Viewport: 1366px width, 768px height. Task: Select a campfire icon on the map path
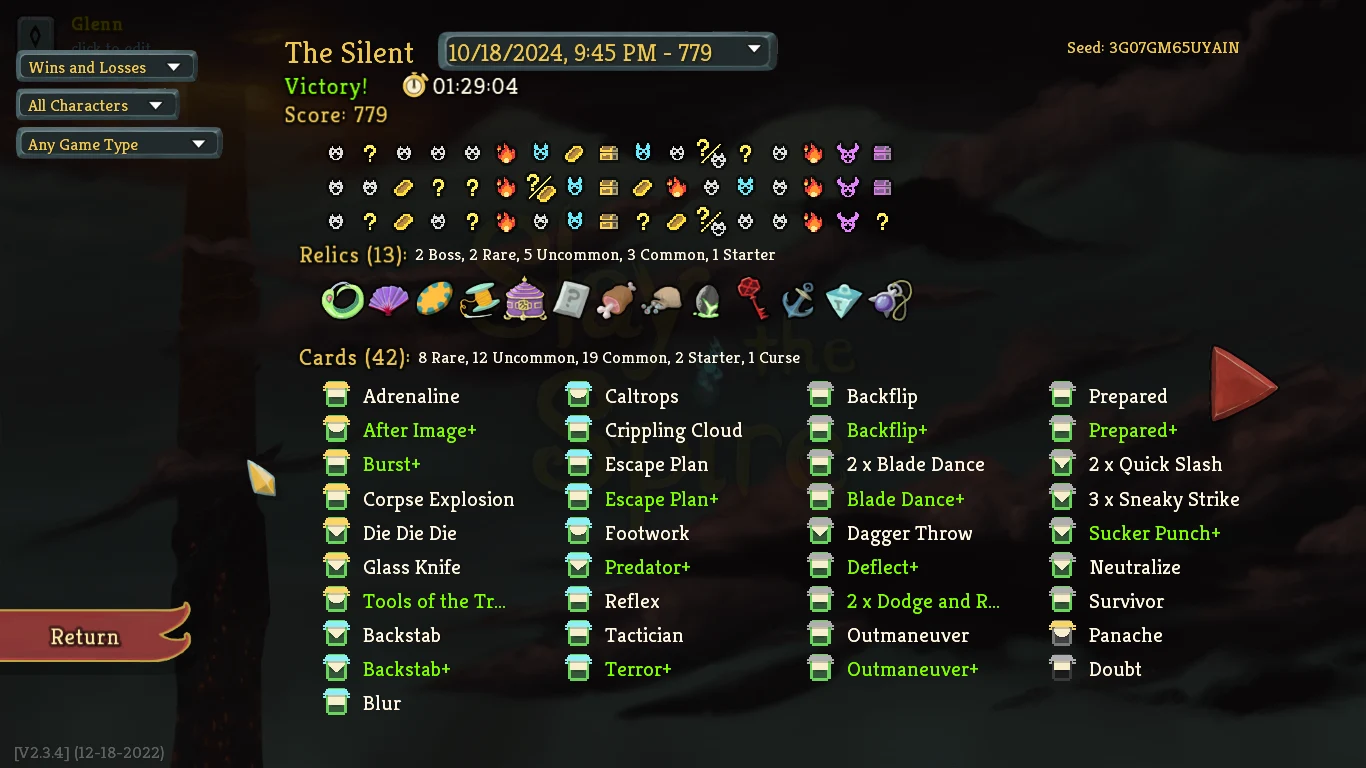(506, 152)
